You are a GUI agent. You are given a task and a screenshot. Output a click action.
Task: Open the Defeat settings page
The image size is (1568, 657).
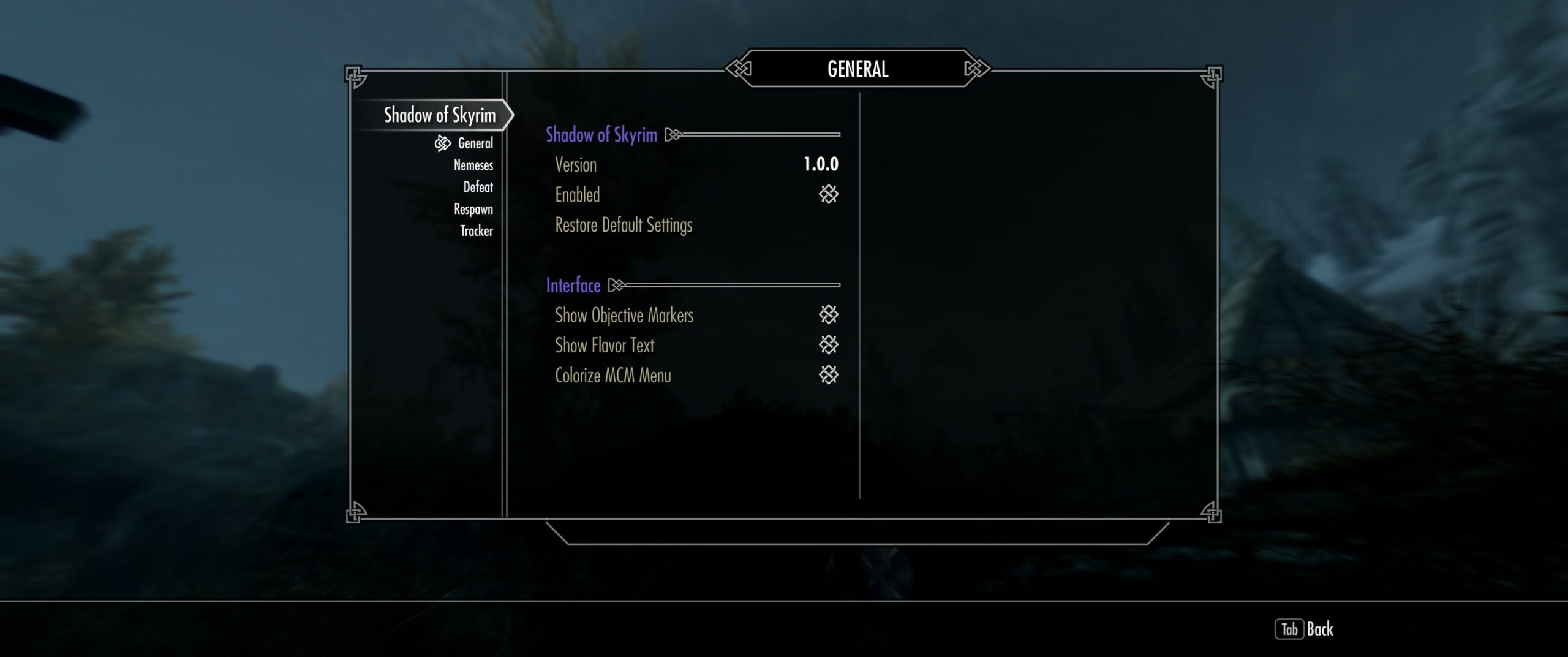pyautogui.click(x=478, y=188)
